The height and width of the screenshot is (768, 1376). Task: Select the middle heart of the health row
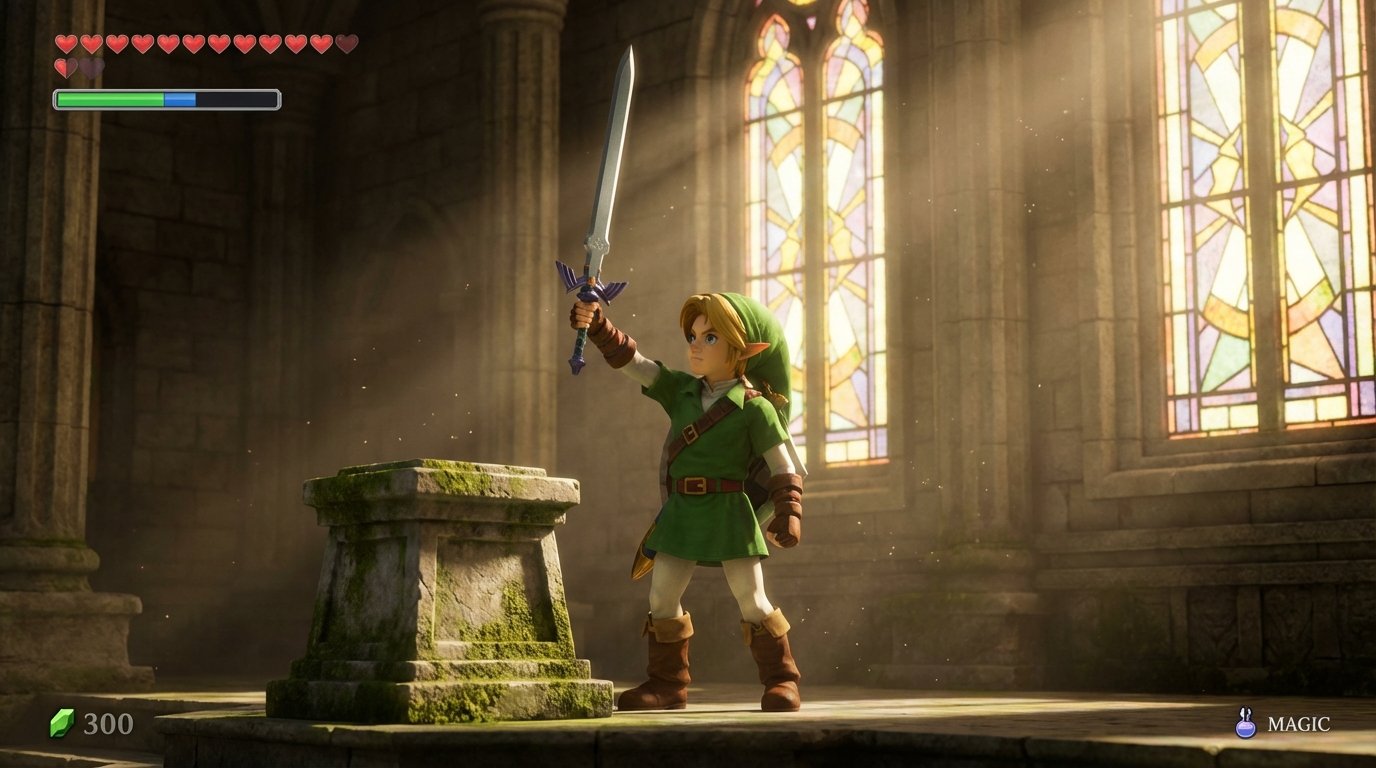click(194, 43)
